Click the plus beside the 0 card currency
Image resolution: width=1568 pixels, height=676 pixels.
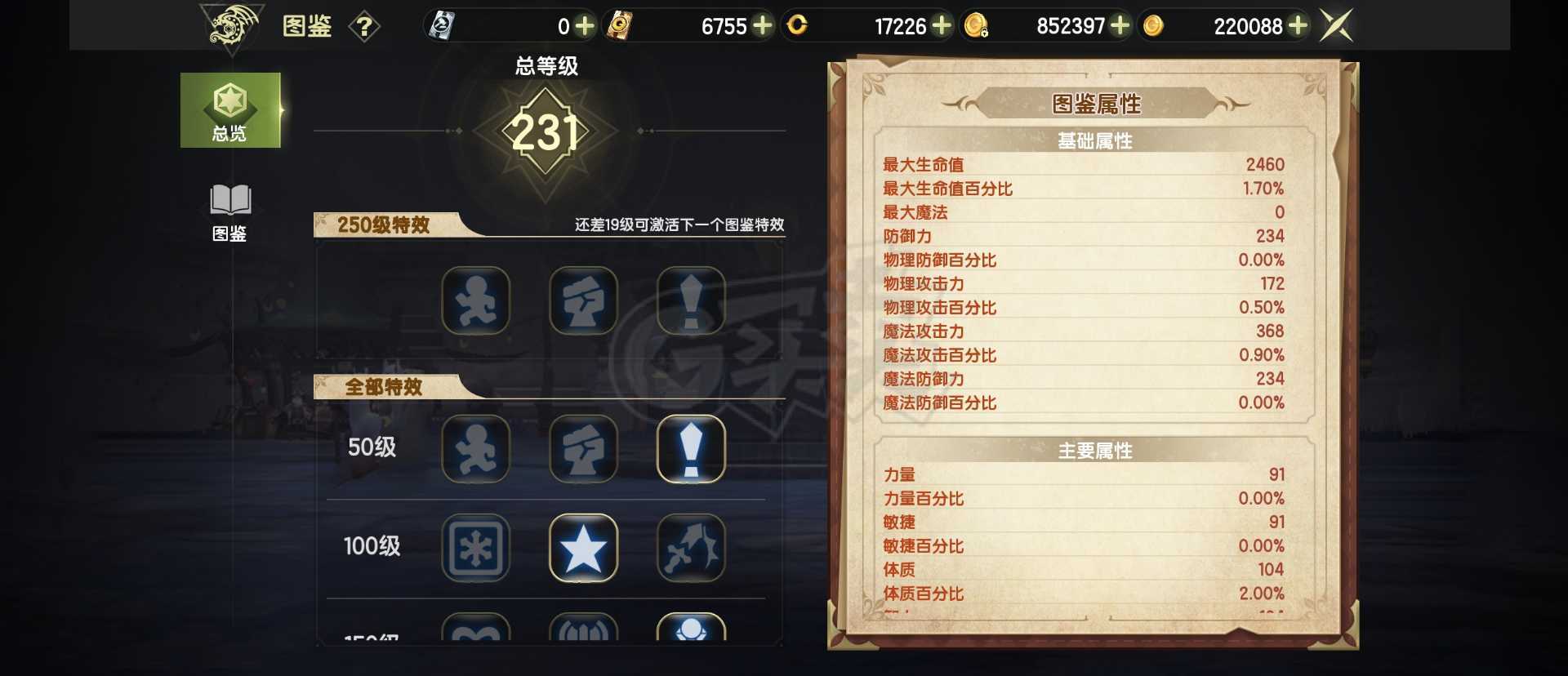585,25
